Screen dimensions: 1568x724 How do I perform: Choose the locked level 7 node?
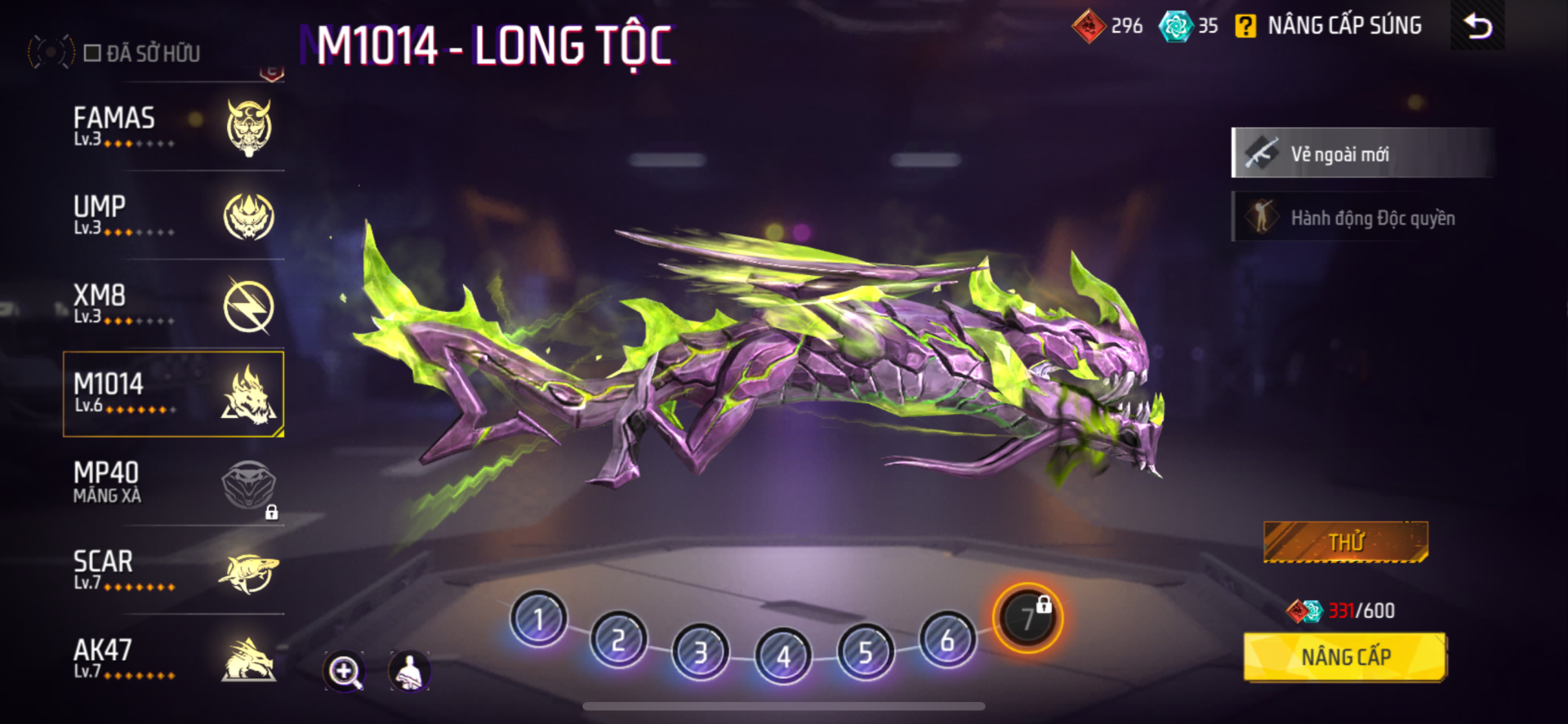point(1027,618)
